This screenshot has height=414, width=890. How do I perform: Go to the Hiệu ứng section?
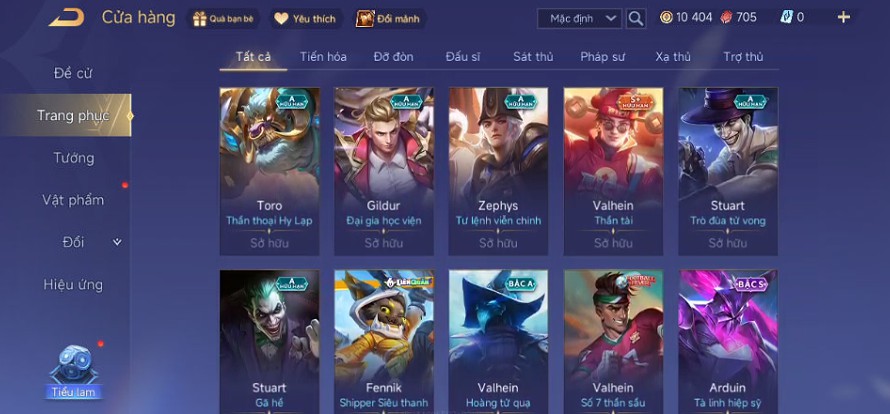click(x=73, y=285)
